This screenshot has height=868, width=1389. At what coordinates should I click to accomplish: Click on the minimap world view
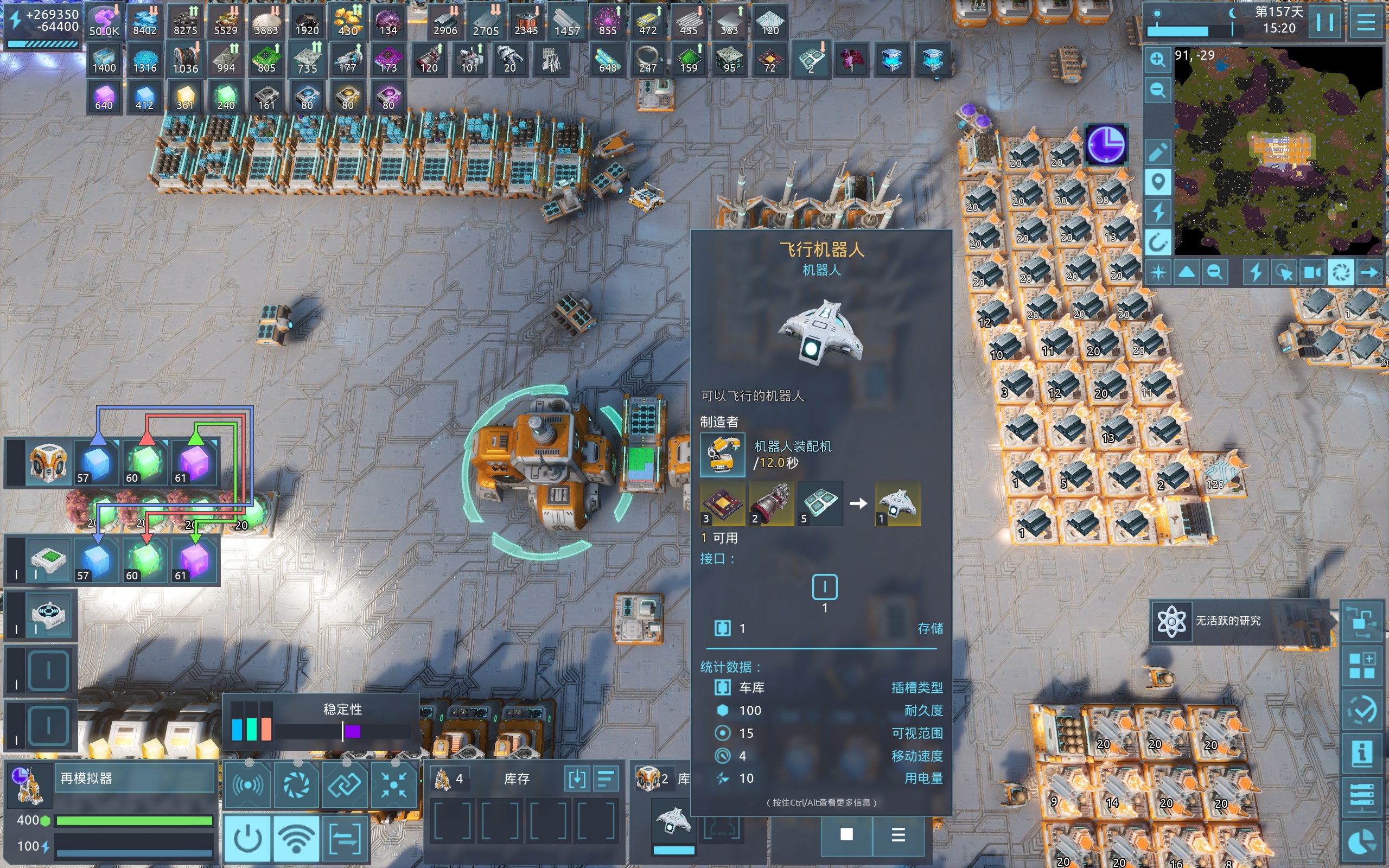coord(1278,150)
